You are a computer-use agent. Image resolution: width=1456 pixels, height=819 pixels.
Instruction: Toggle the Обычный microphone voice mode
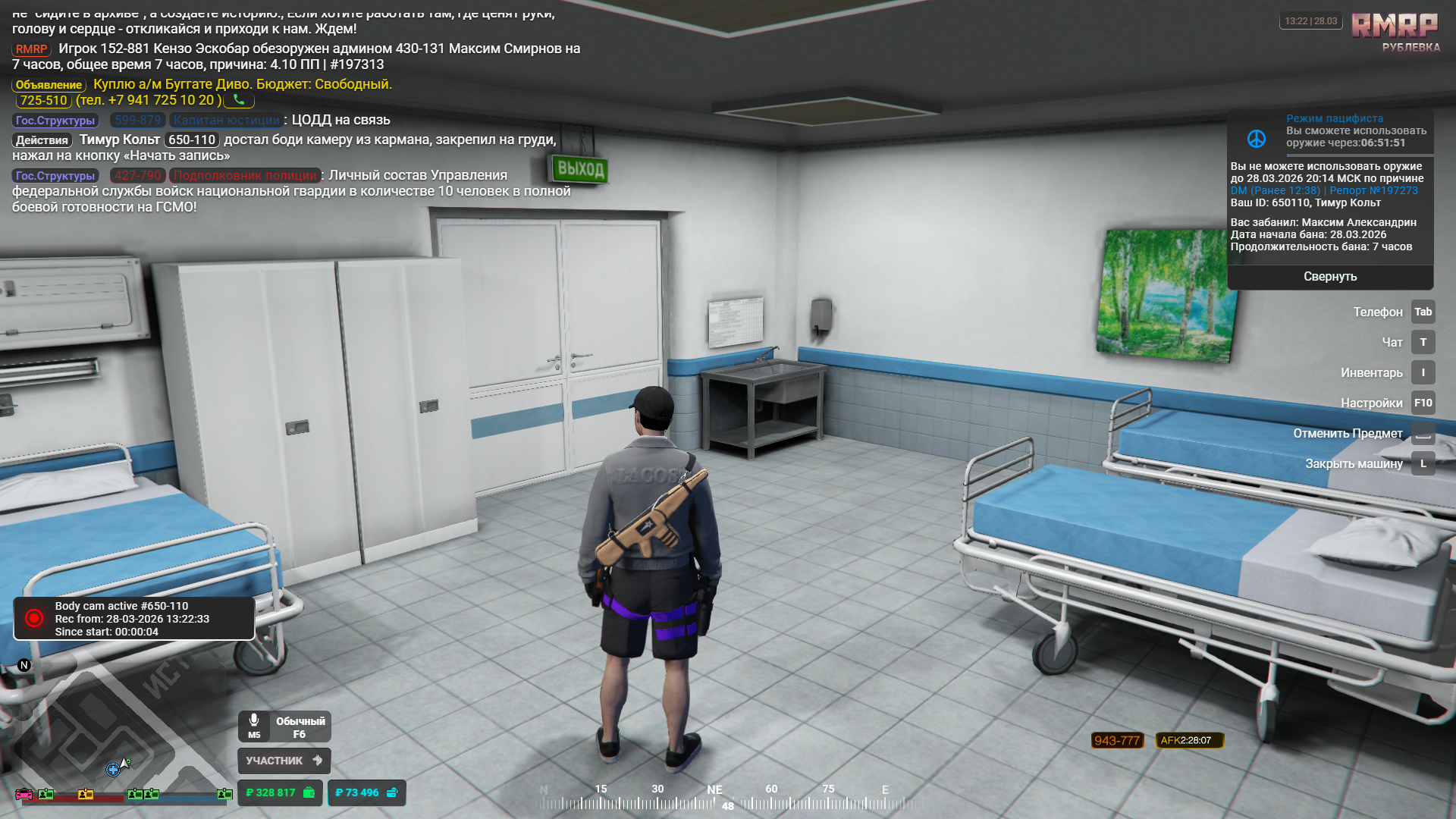(284, 727)
